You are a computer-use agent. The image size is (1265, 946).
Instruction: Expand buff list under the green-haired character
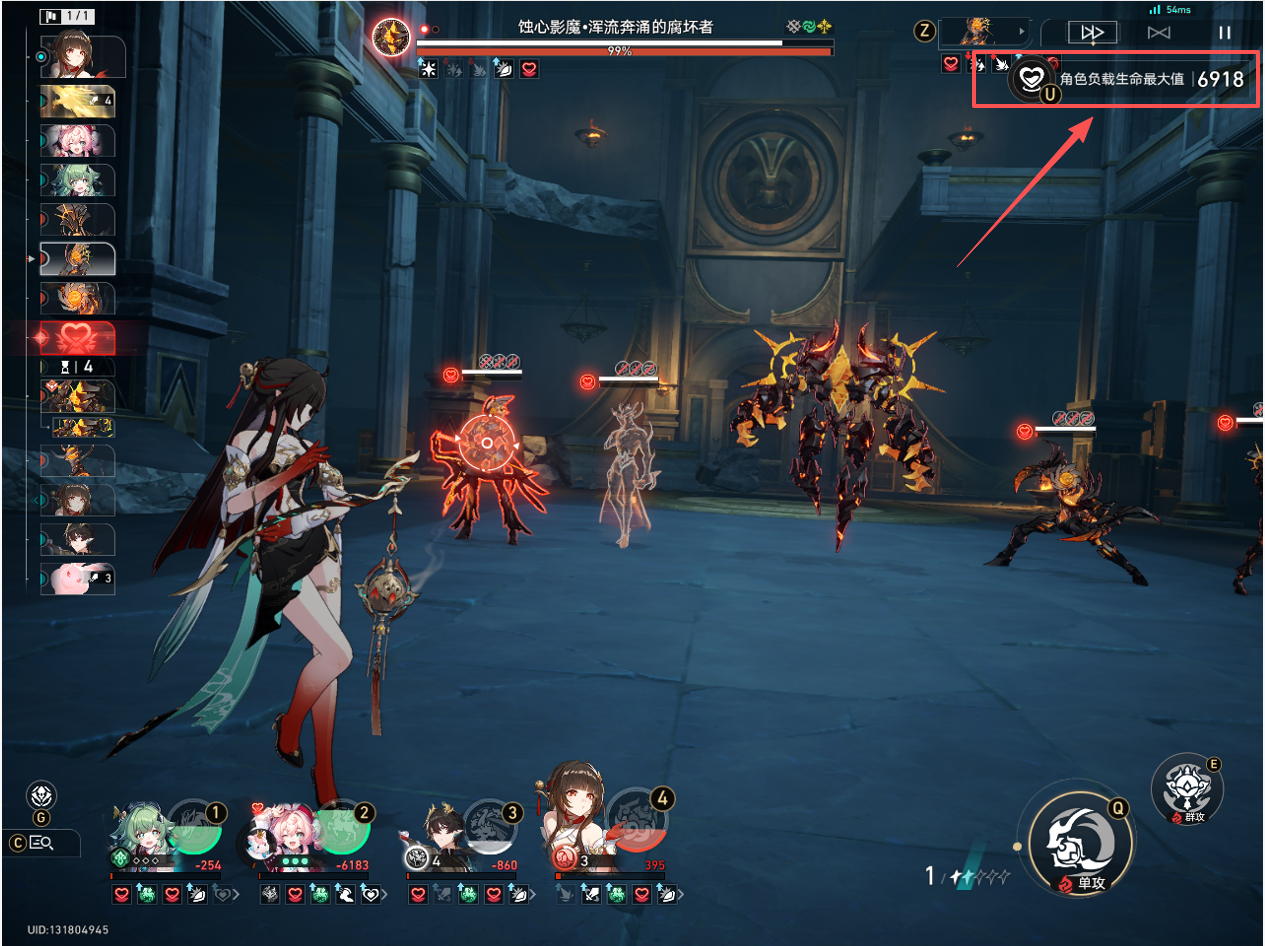click(x=237, y=894)
